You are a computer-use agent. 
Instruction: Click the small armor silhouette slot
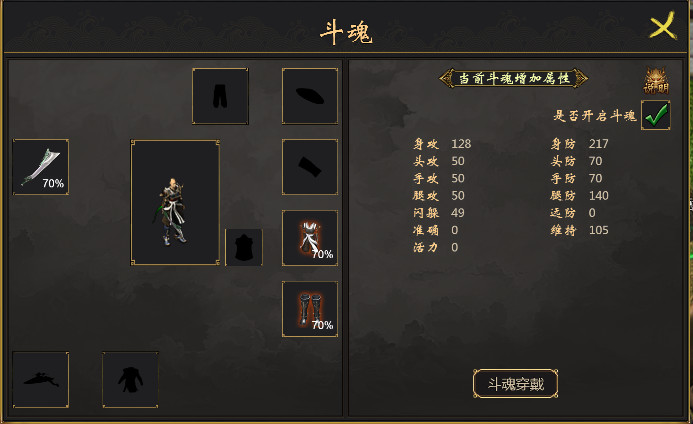[x=244, y=247]
